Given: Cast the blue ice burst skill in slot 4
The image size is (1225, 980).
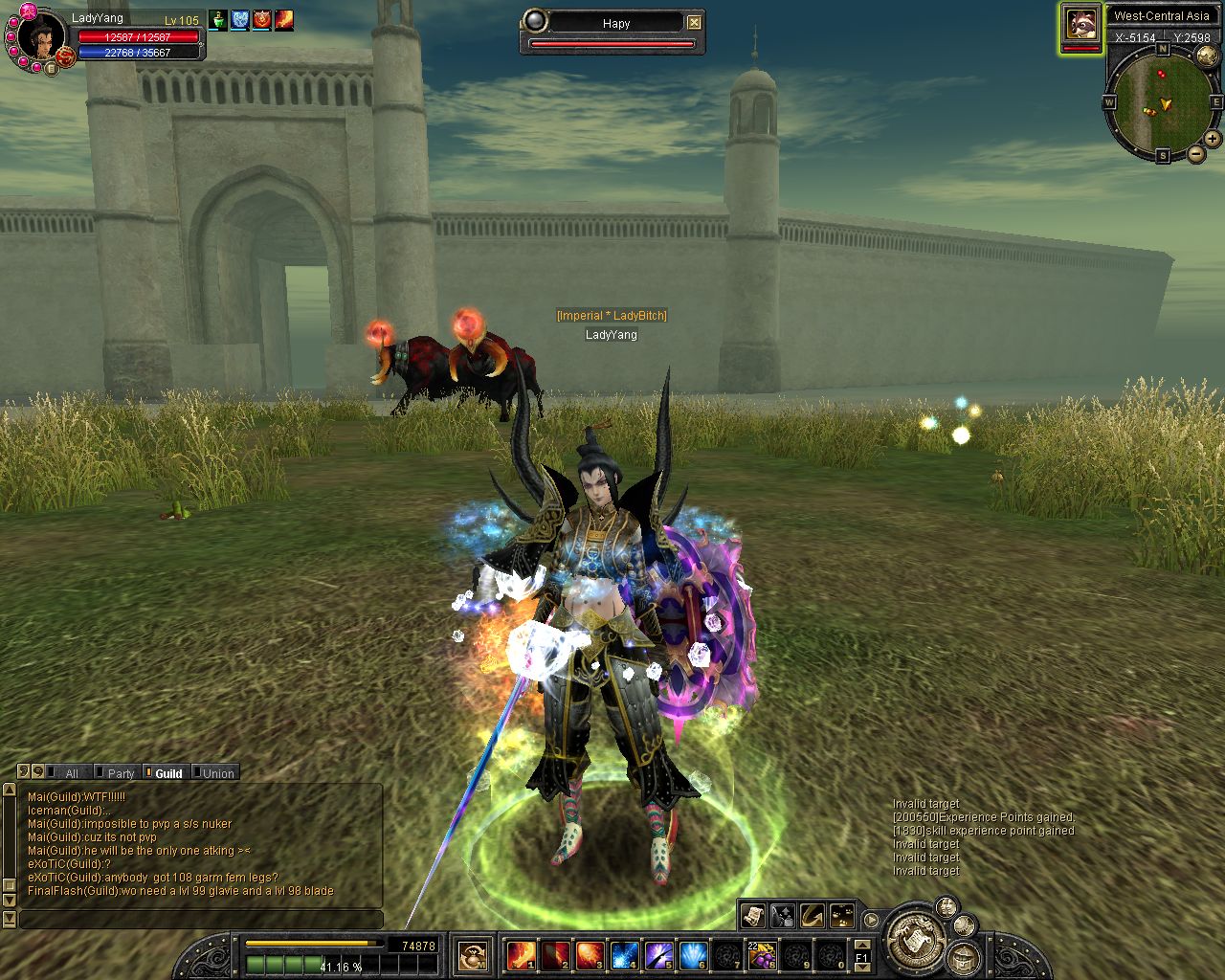Looking at the screenshot, I should pyautogui.click(x=624, y=955).
